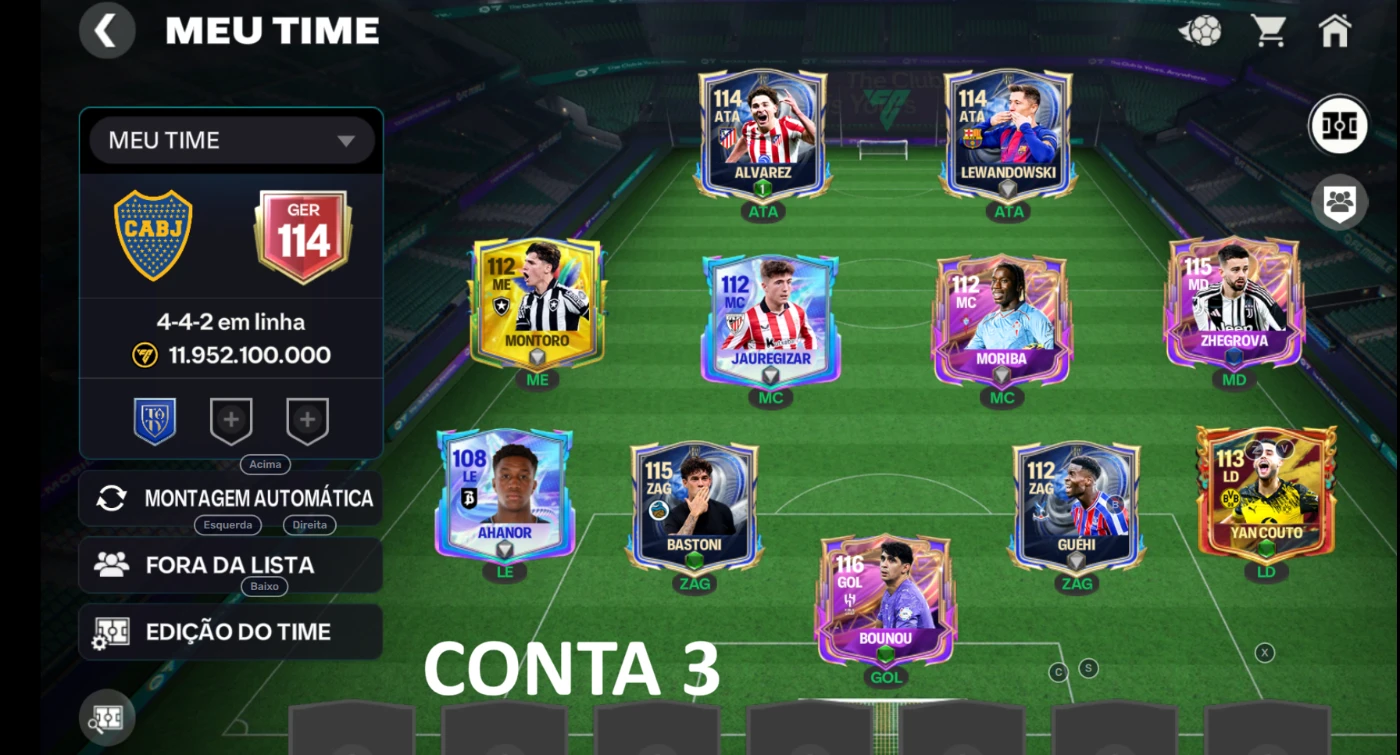Choose the Zhegrova right midfielder card
1400x755 pixels.
click(x=1234, y=303)
